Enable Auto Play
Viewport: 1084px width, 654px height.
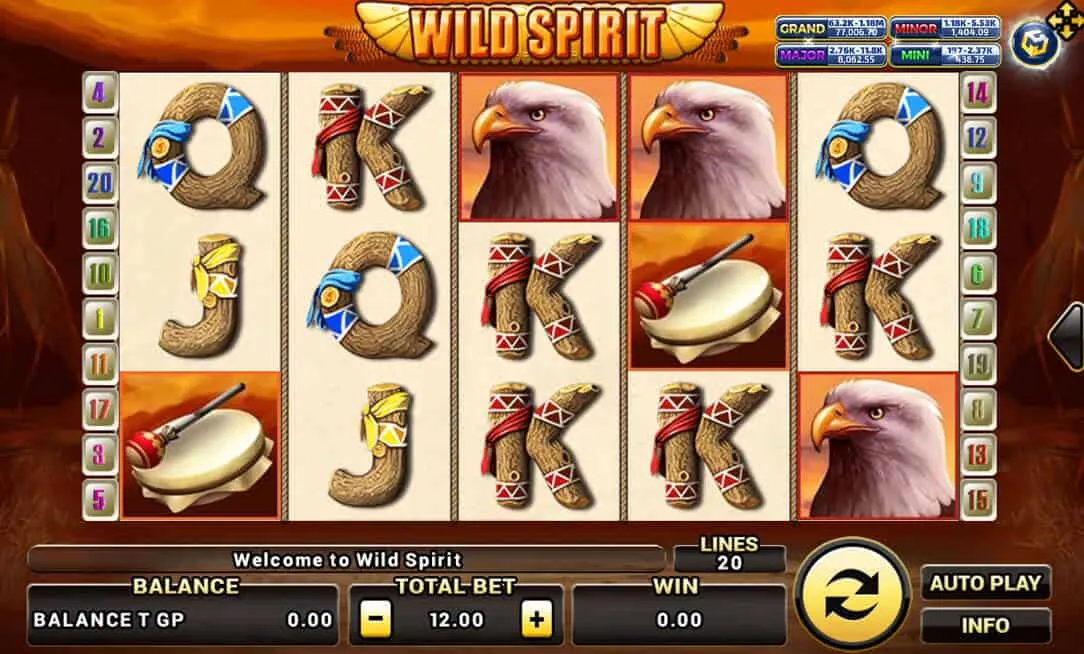tap(985, 583)
